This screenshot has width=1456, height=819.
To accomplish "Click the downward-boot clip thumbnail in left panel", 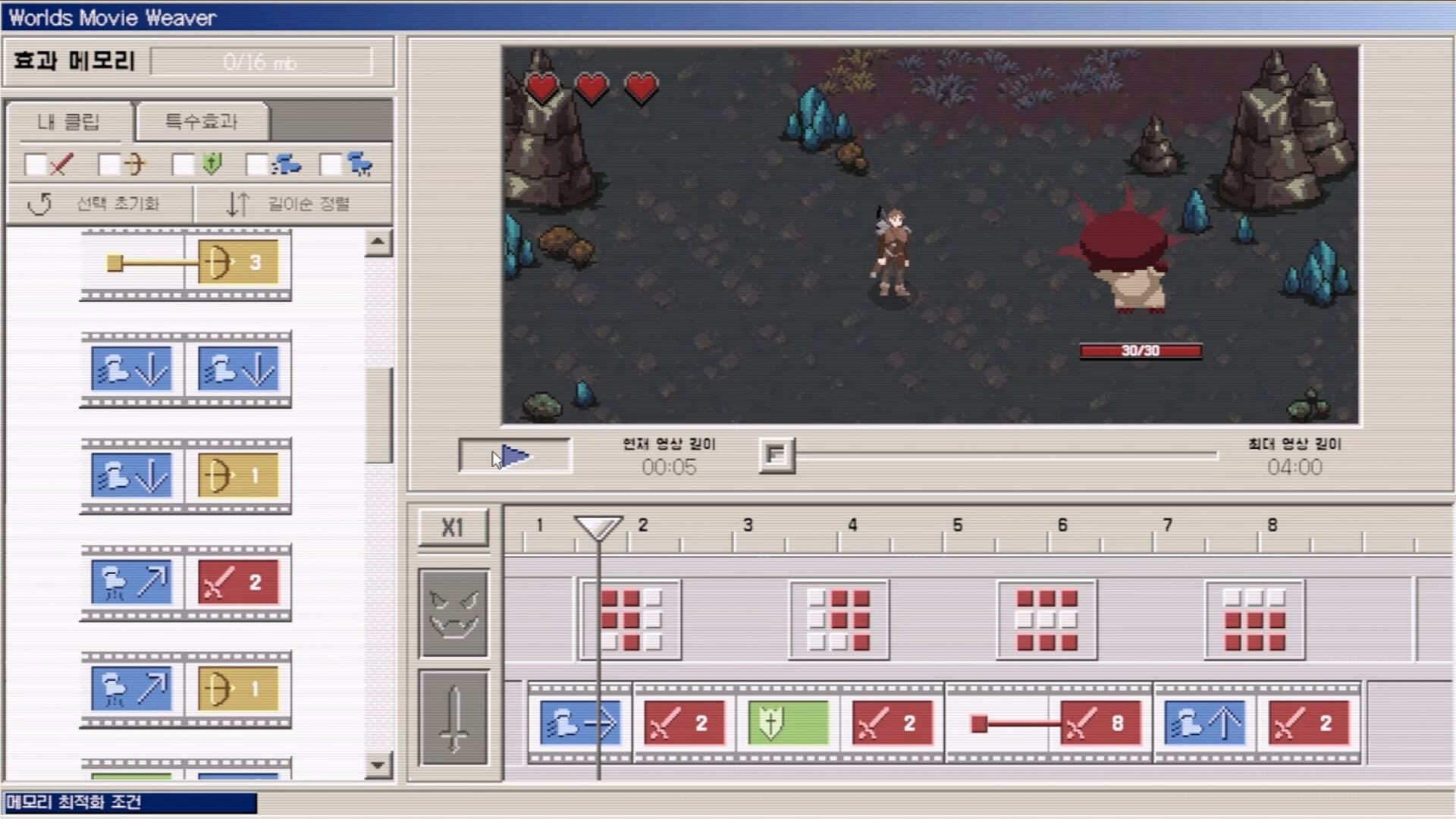I will pyautogui.click(x=131, y=369).
